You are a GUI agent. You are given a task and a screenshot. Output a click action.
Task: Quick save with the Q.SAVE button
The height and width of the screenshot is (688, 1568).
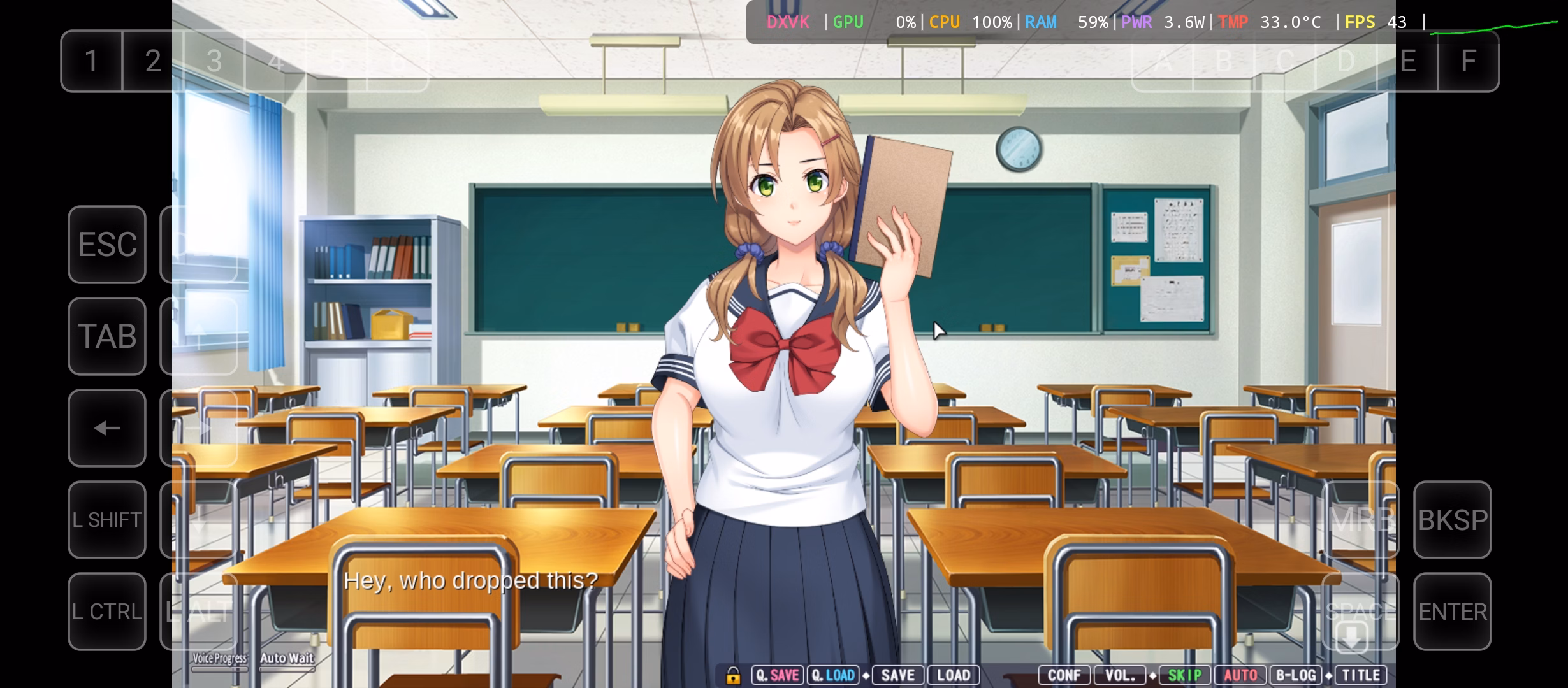(x=778, y=675)
